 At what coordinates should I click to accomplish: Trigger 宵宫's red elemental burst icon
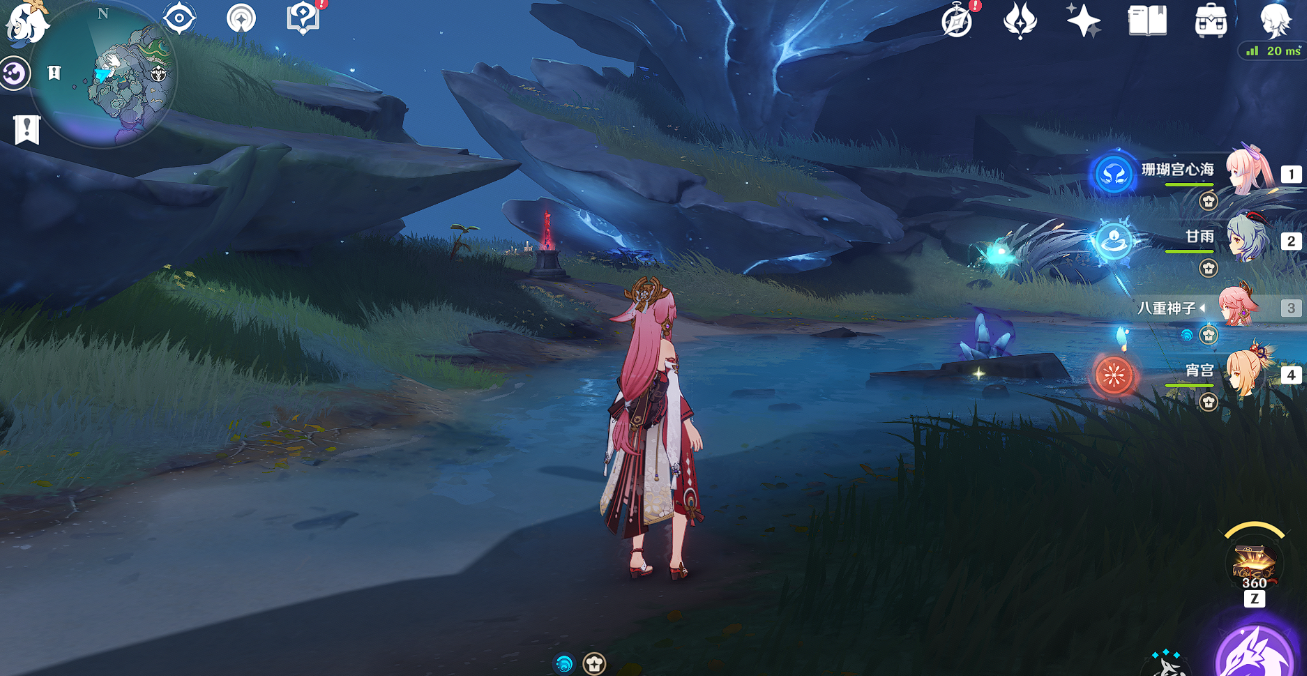[x=1113, y=376]
